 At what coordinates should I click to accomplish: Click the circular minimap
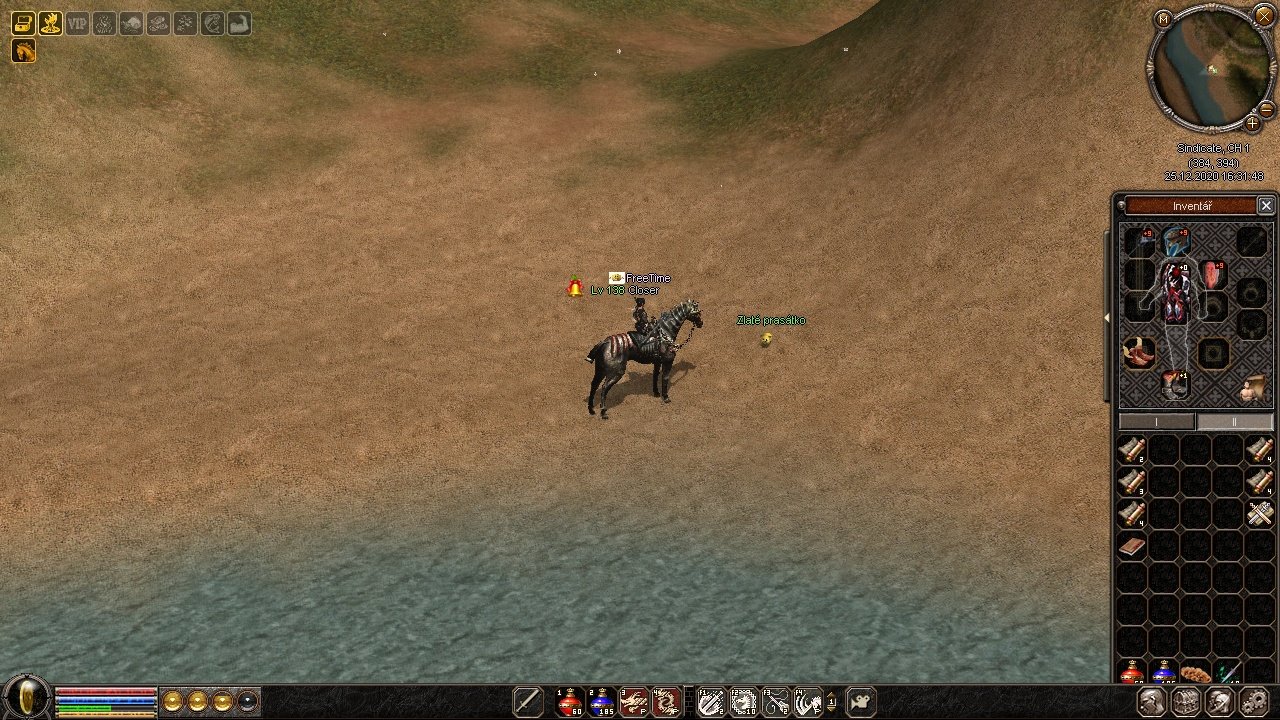[x=1212, y=68]
